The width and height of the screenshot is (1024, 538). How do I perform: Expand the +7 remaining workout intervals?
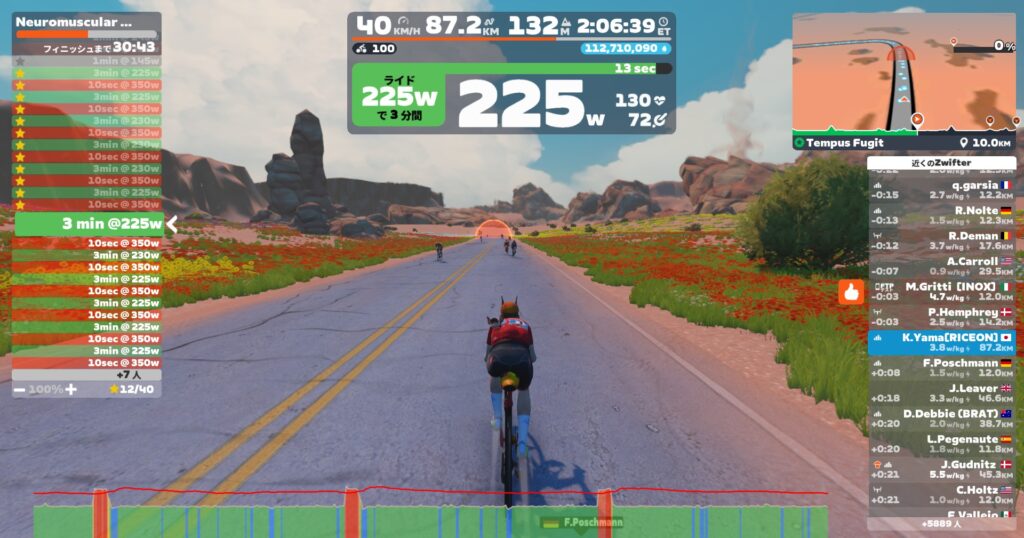pyautogui.click(x=86, y=374)
